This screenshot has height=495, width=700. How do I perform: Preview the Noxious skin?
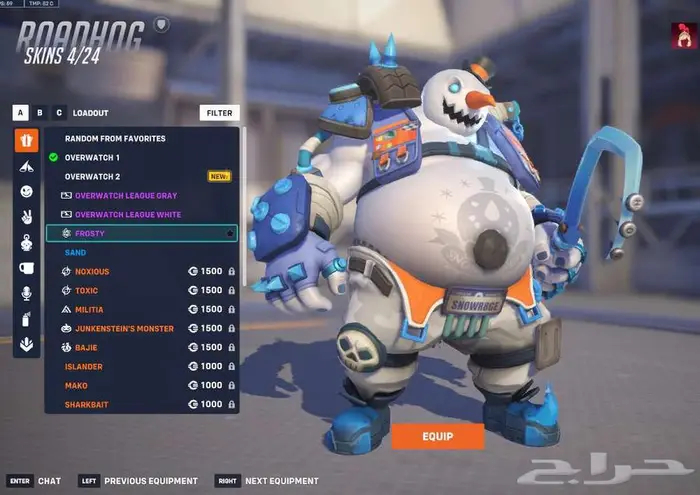click(92, 271)
